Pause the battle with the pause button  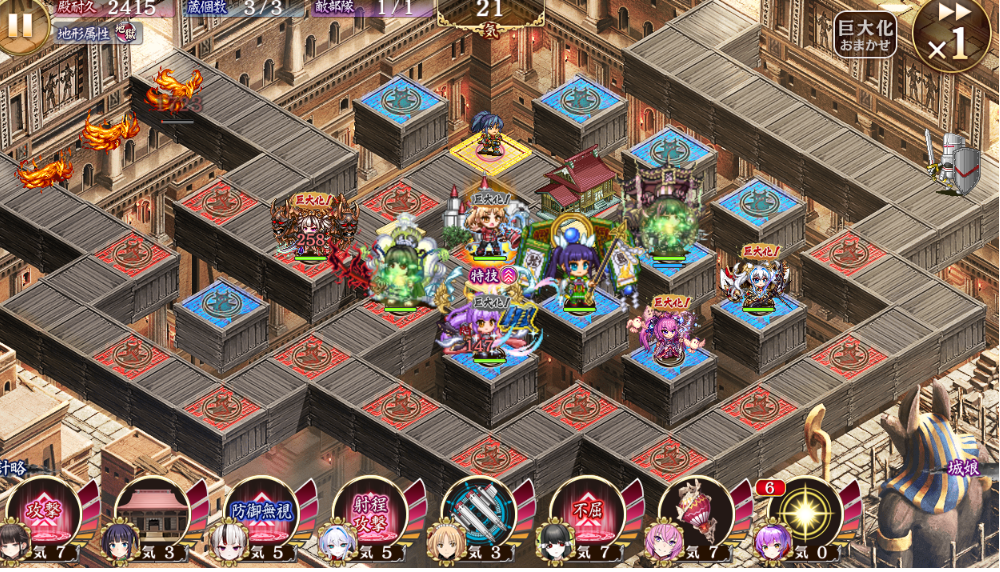20,23
